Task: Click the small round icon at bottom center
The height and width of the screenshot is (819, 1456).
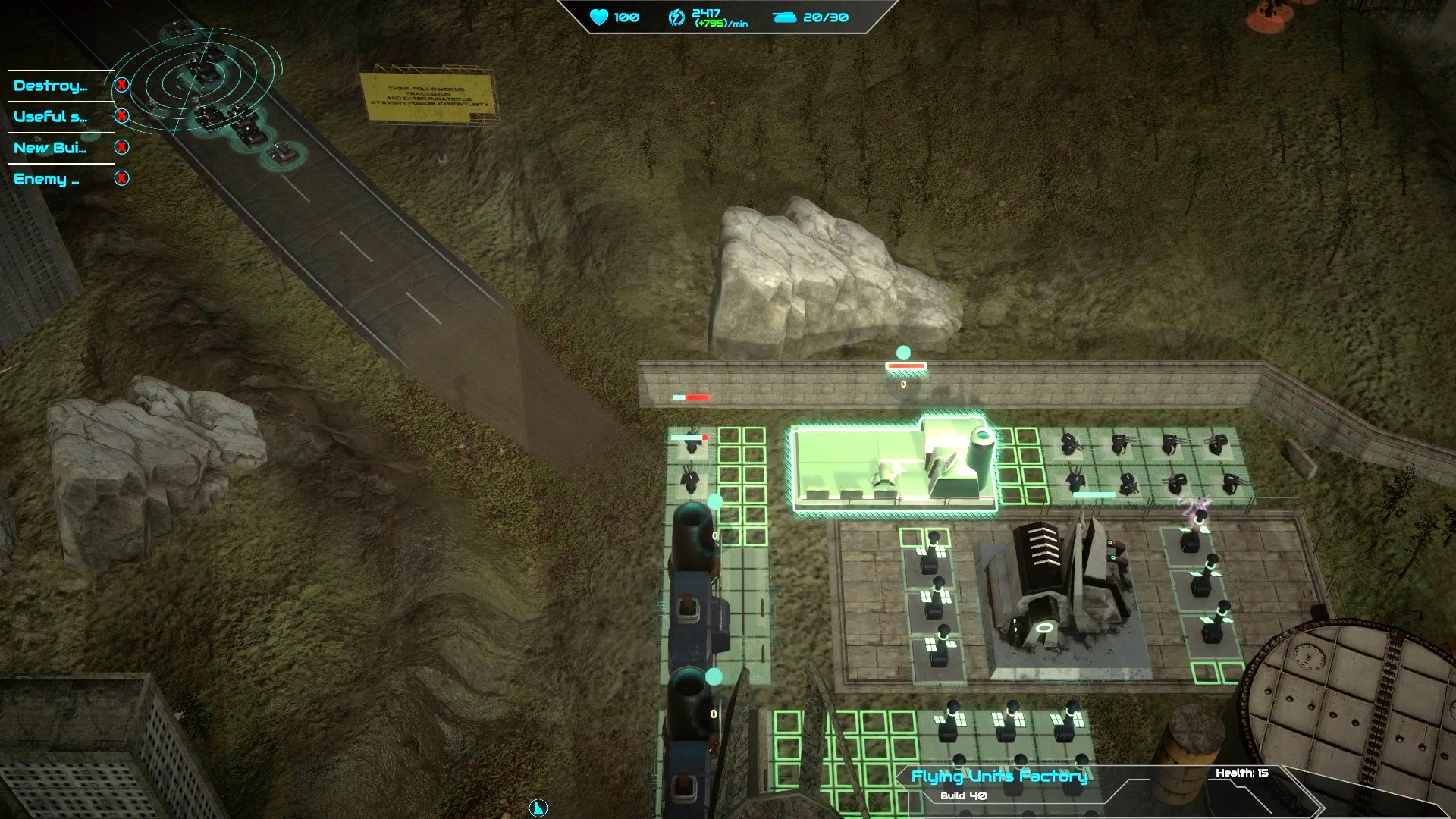Action: [538, 808]
